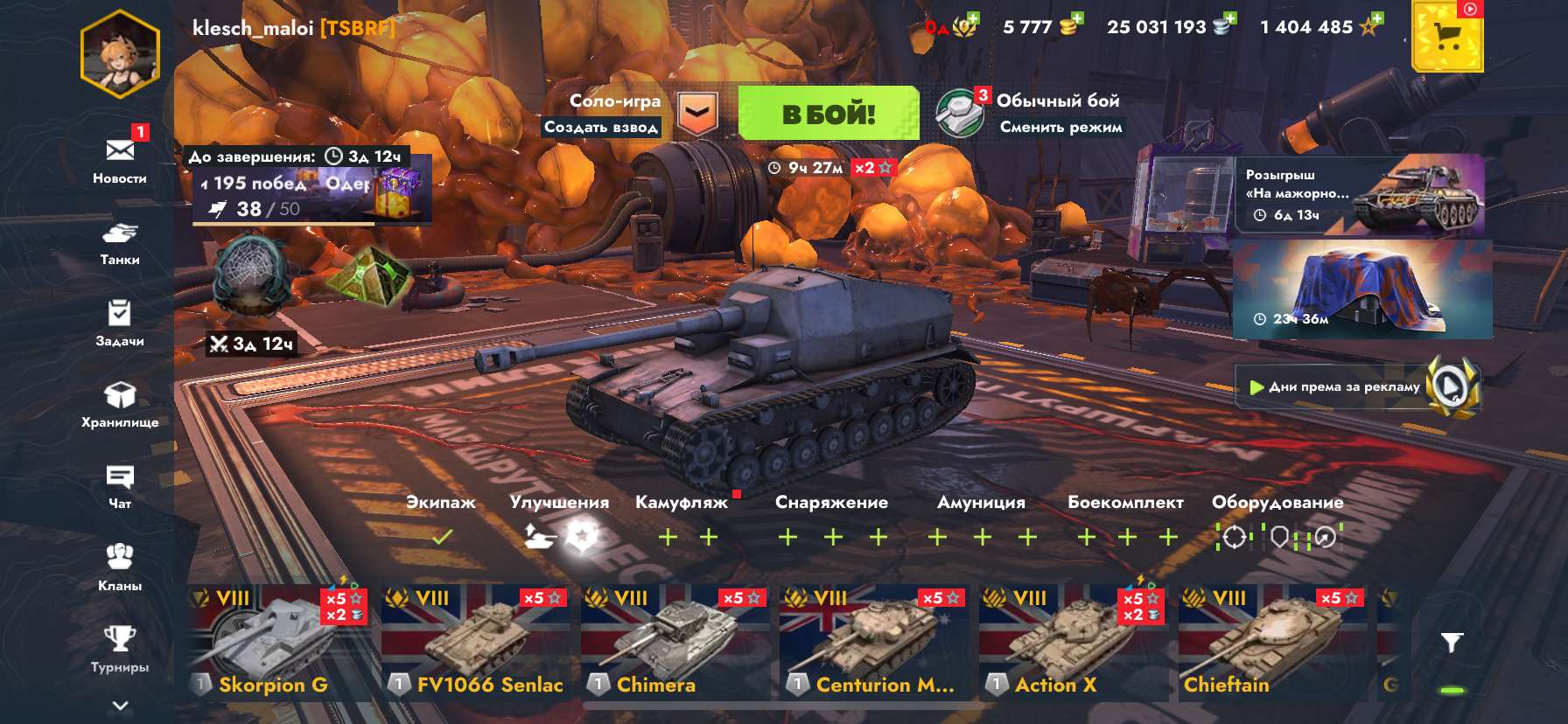This screenshot has width=1568, height=724.
Task: Toggle the Камуфляж red-dot marker tab
Action: (681, 502)
